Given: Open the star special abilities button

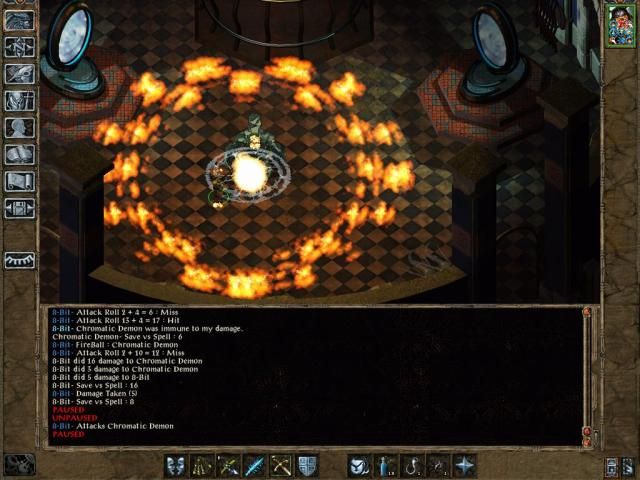Looking at the screenshot, I should [x=464, y=465].
